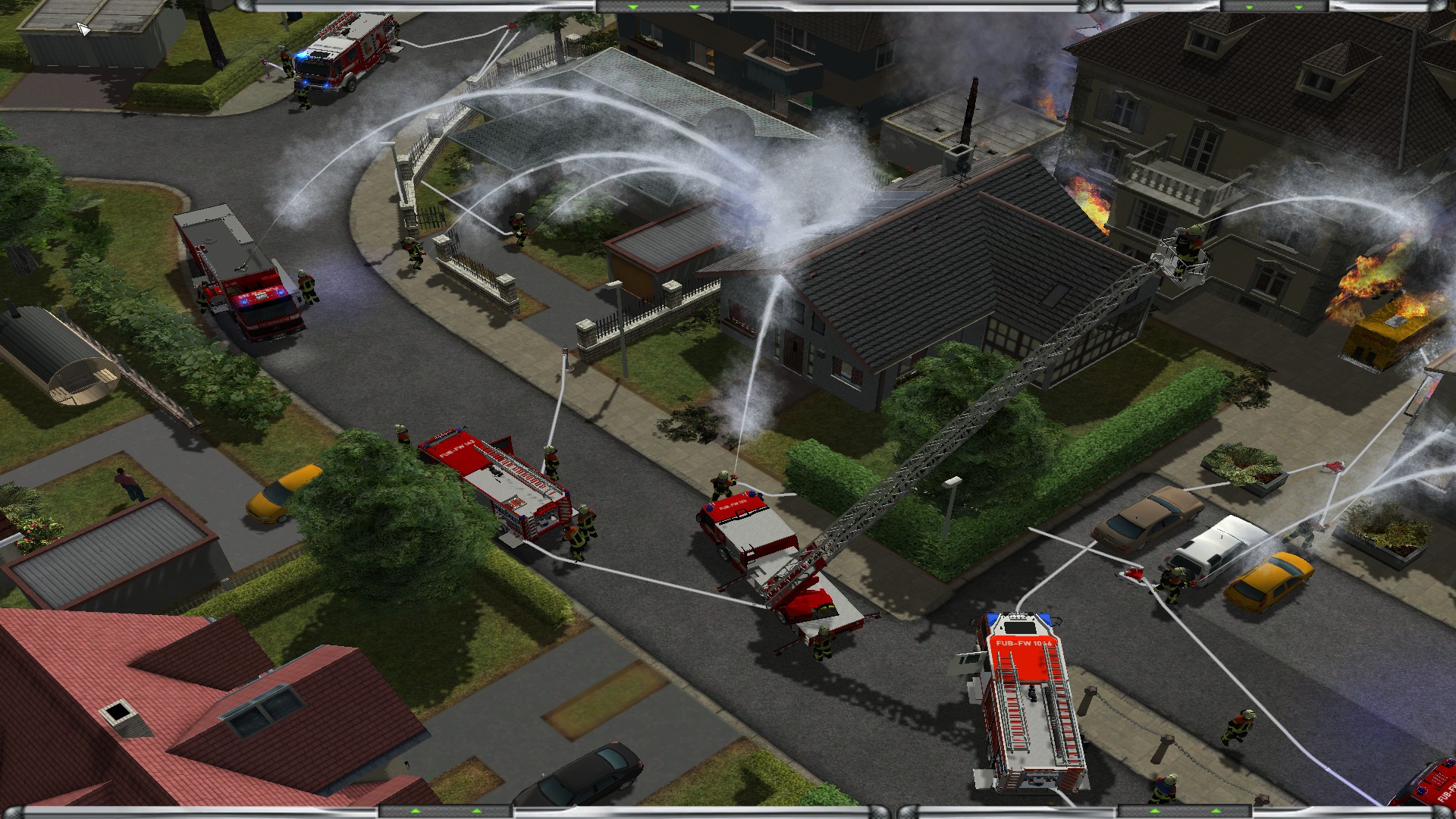Screen dimensions: 1456x819
Task: Expand the collapsed panel tab at top center
Action: 663,6
